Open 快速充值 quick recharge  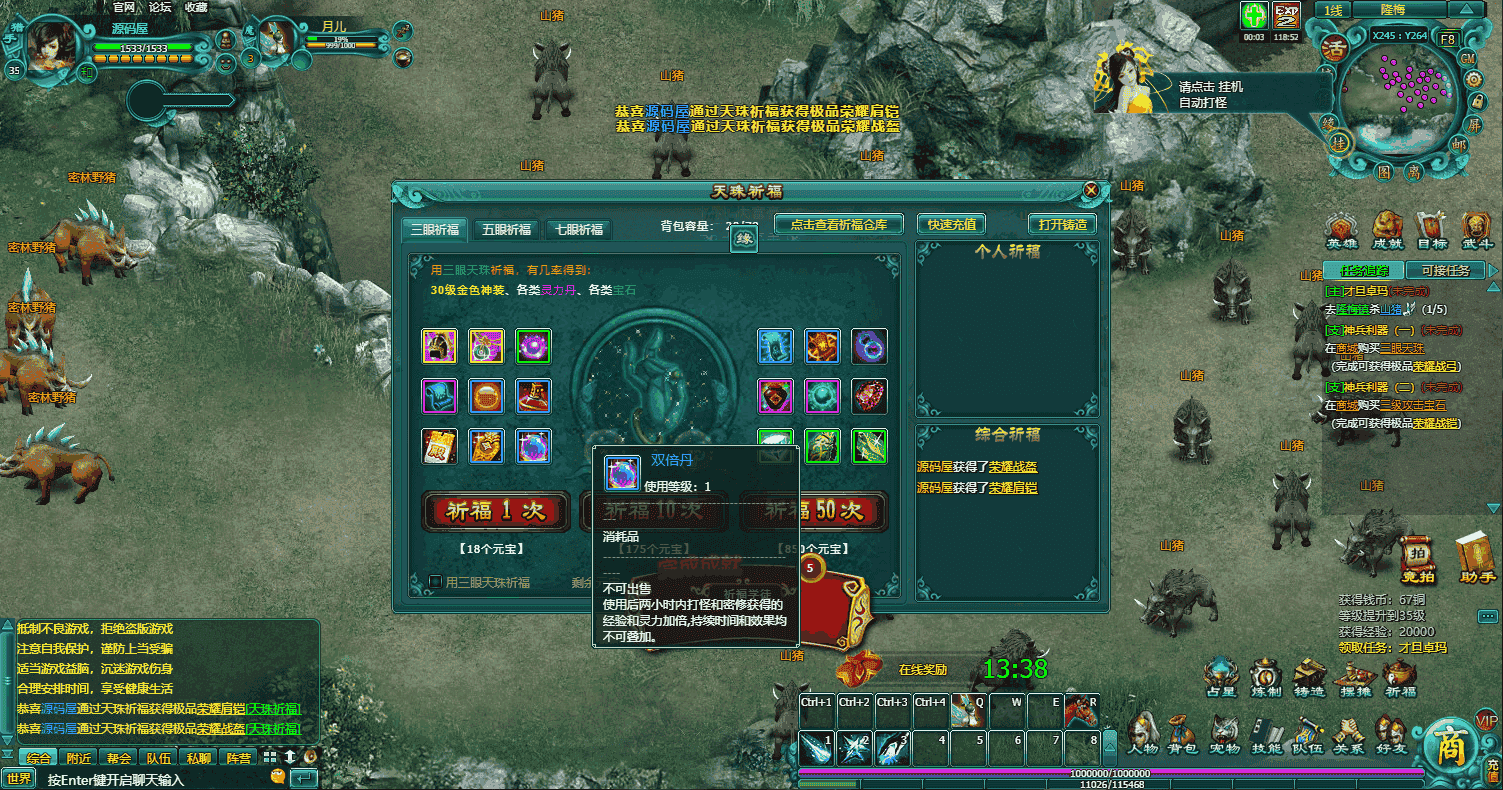pos(951,225)
